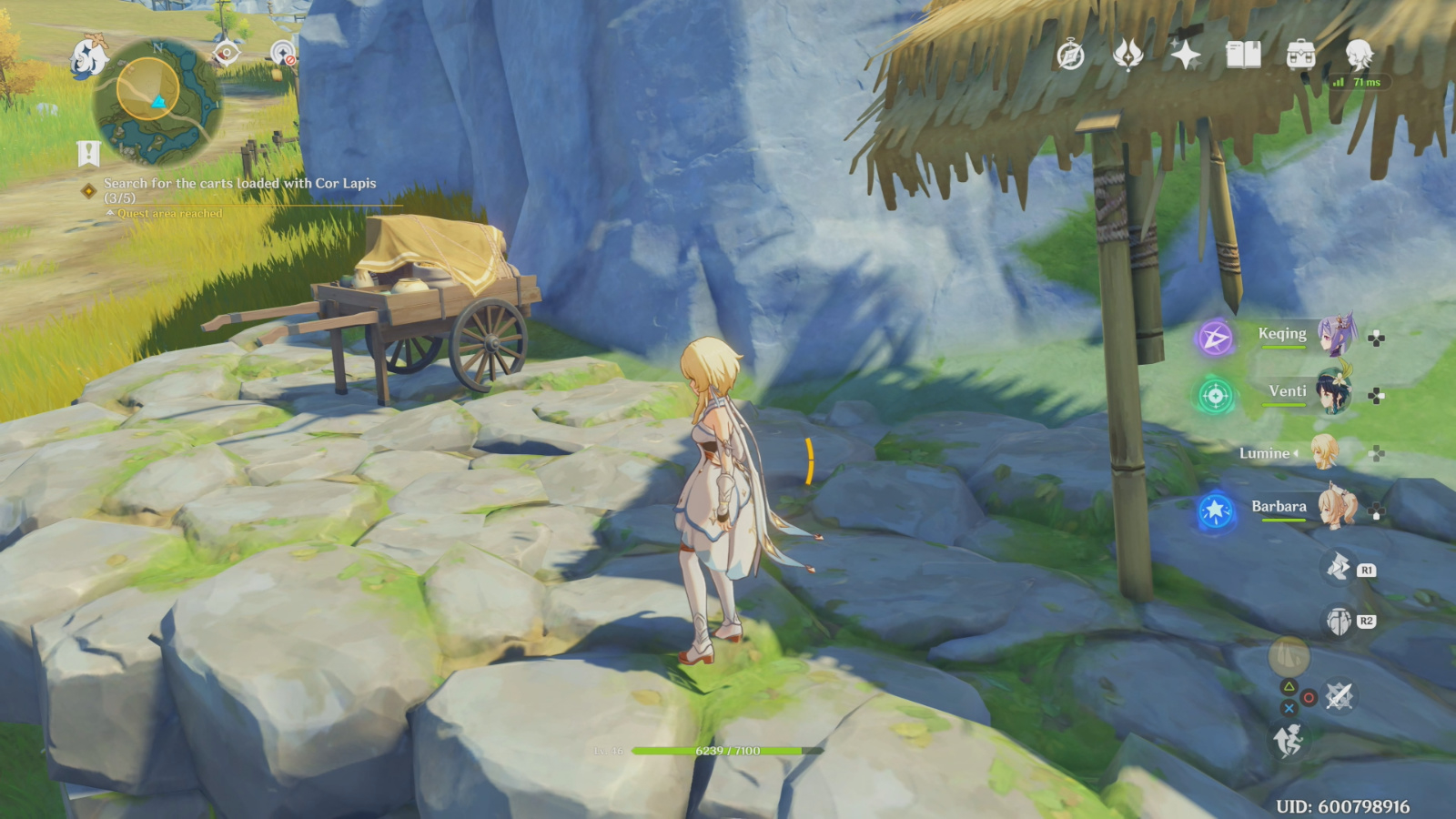1456x819 pixels.
Task: Open the Paimon menu
Action: pos(88,57)
